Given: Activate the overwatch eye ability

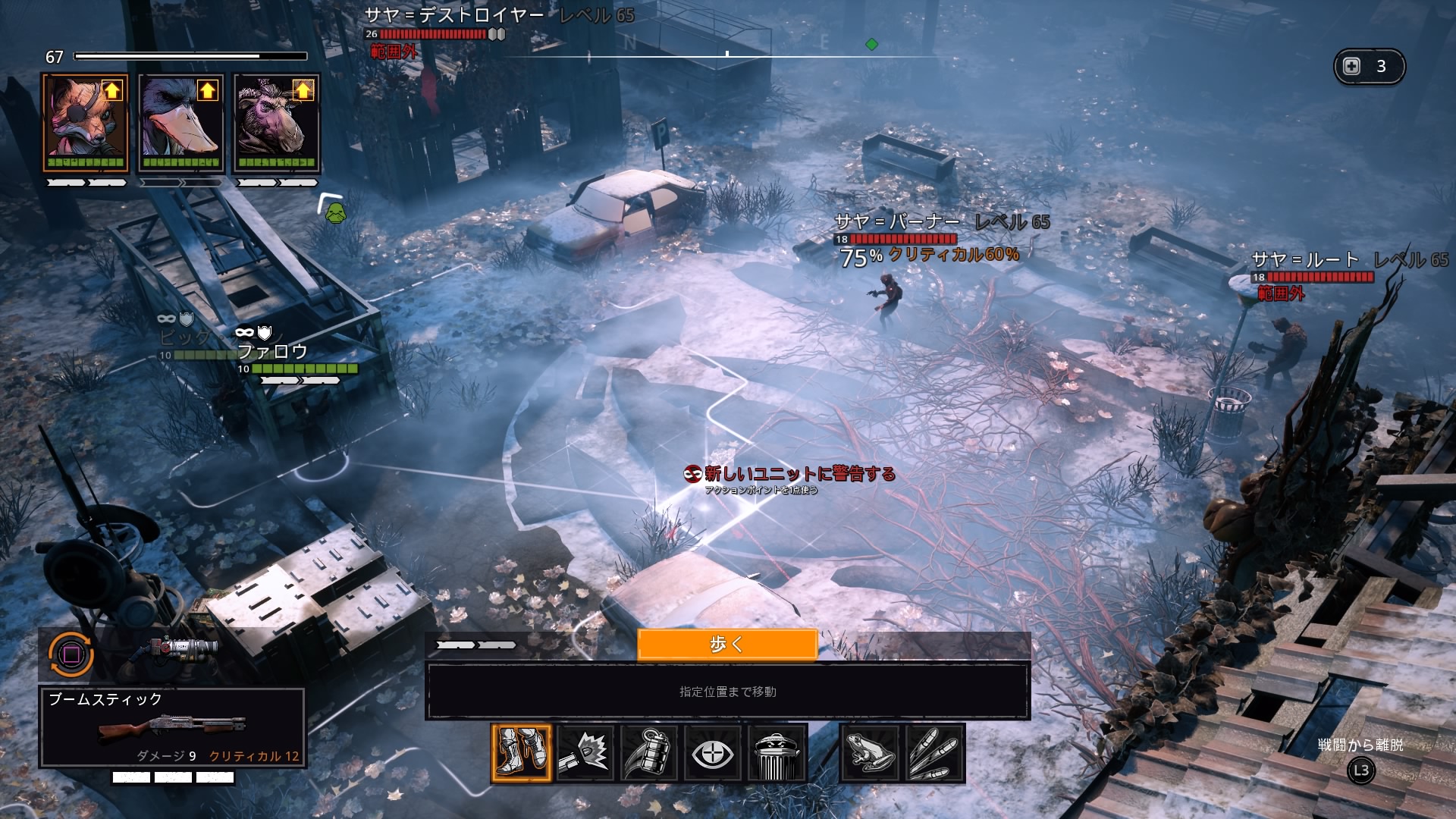Looking at the screenshot, I should 712,752.
